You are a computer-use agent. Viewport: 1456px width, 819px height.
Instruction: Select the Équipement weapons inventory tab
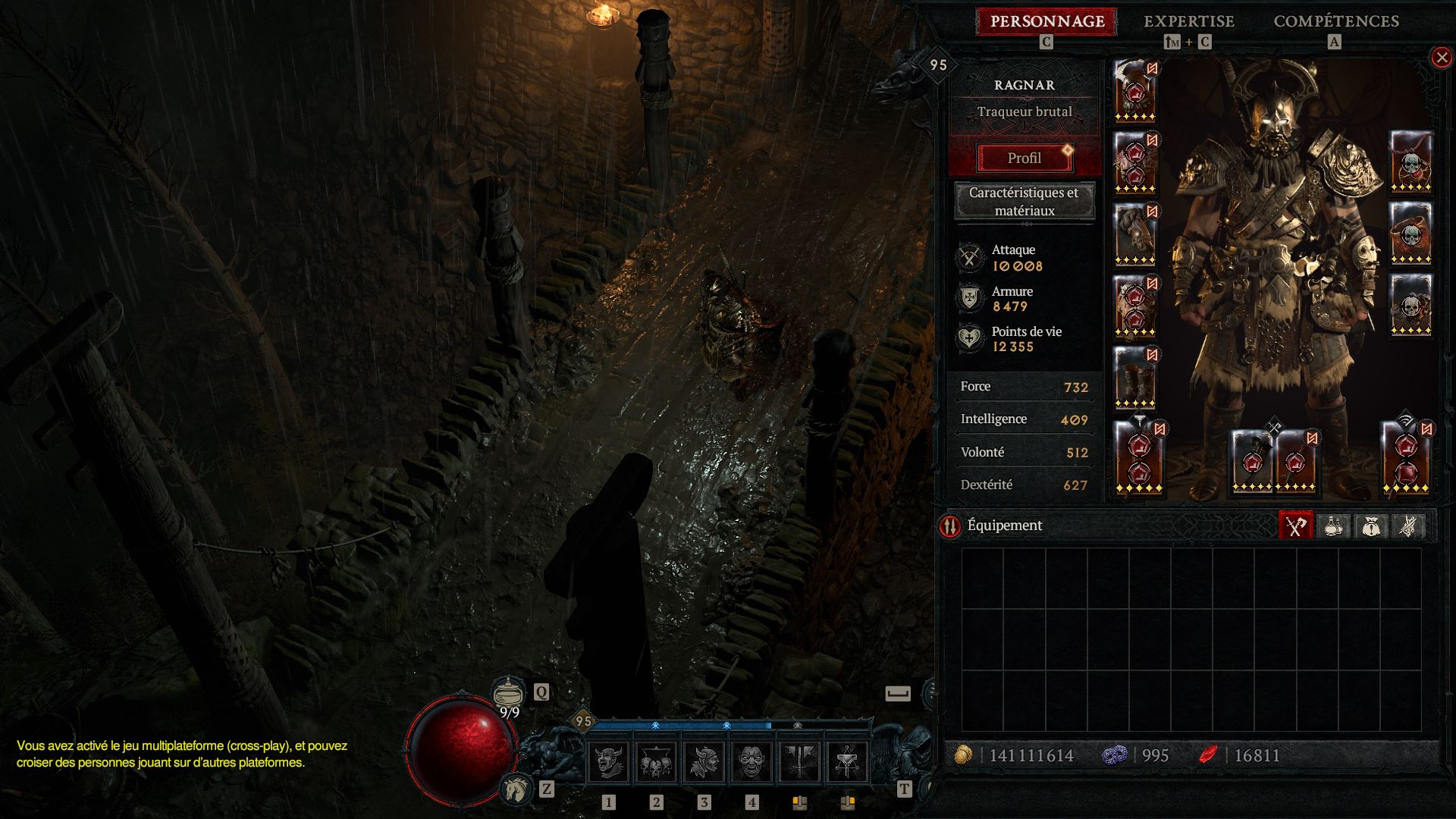(x=1295, y=526)
